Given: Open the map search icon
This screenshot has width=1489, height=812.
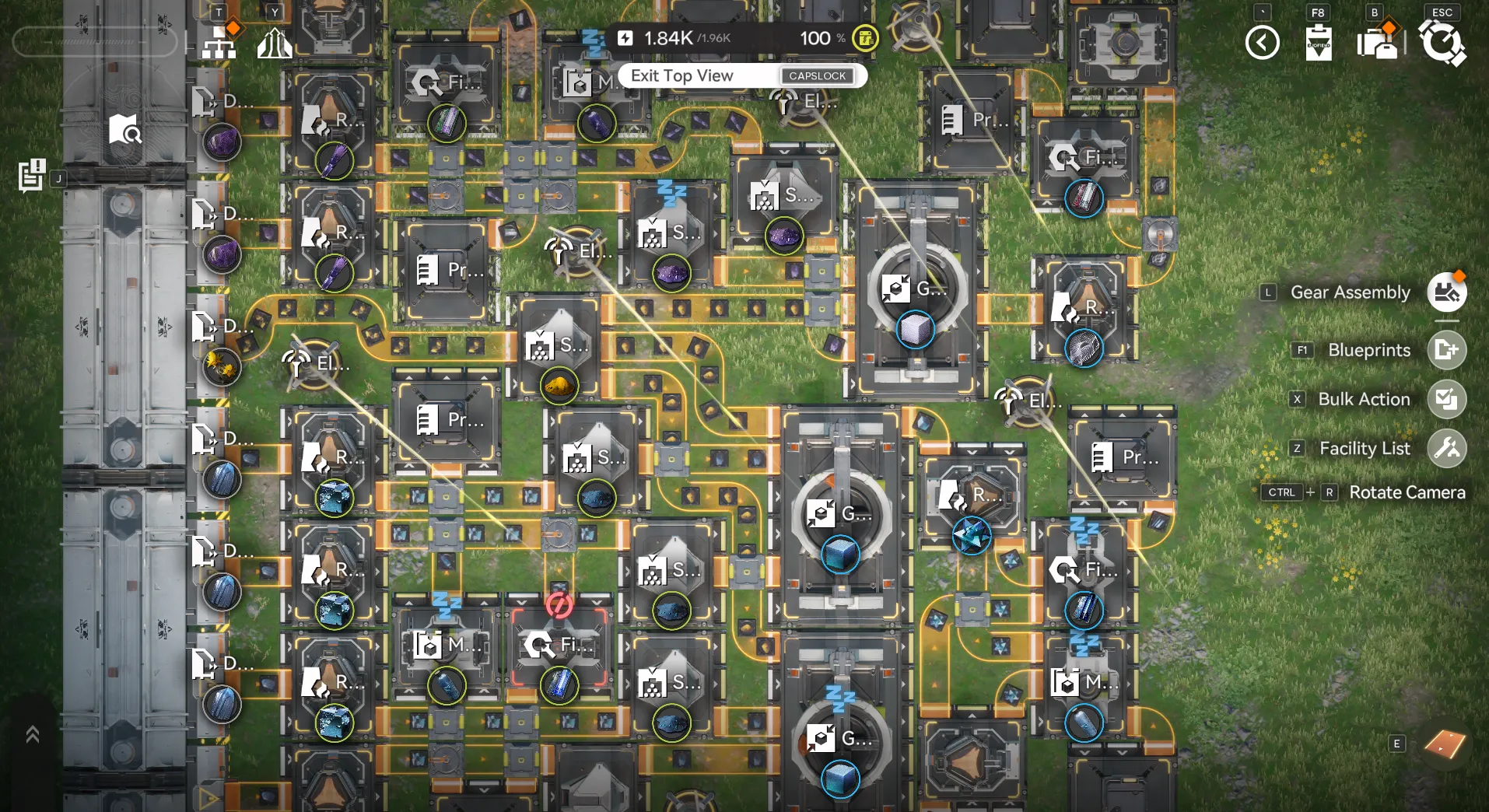Looking at the screenshot, I should [x=124, y=130].
